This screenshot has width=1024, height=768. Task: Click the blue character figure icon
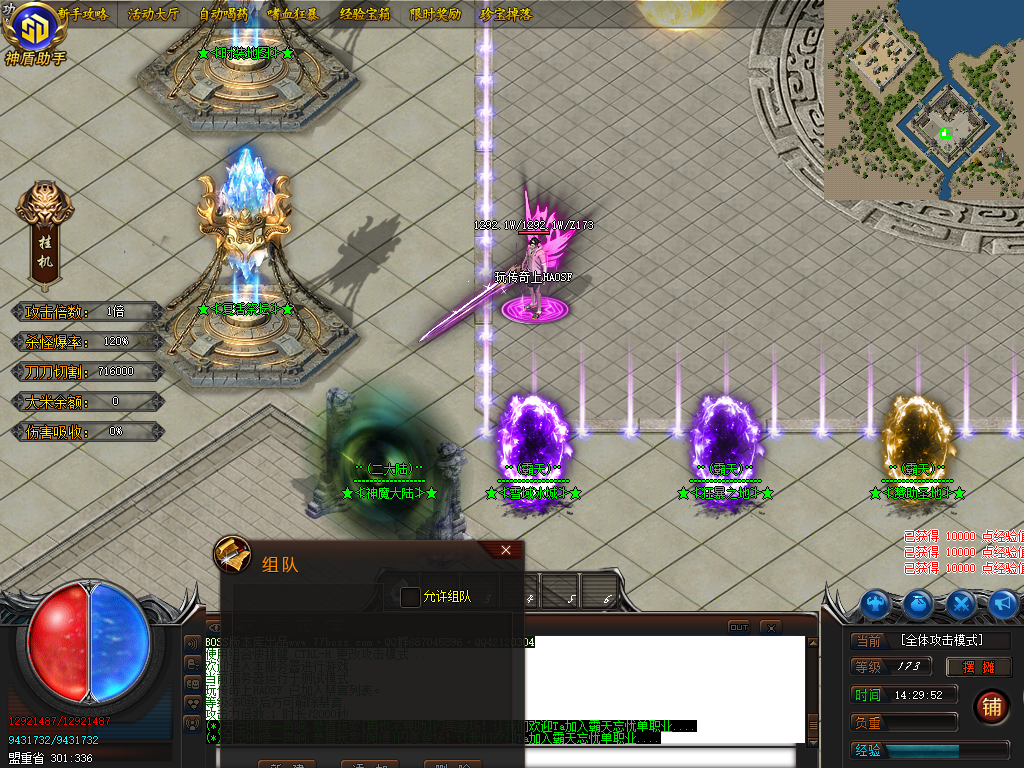tap(877, 603)
